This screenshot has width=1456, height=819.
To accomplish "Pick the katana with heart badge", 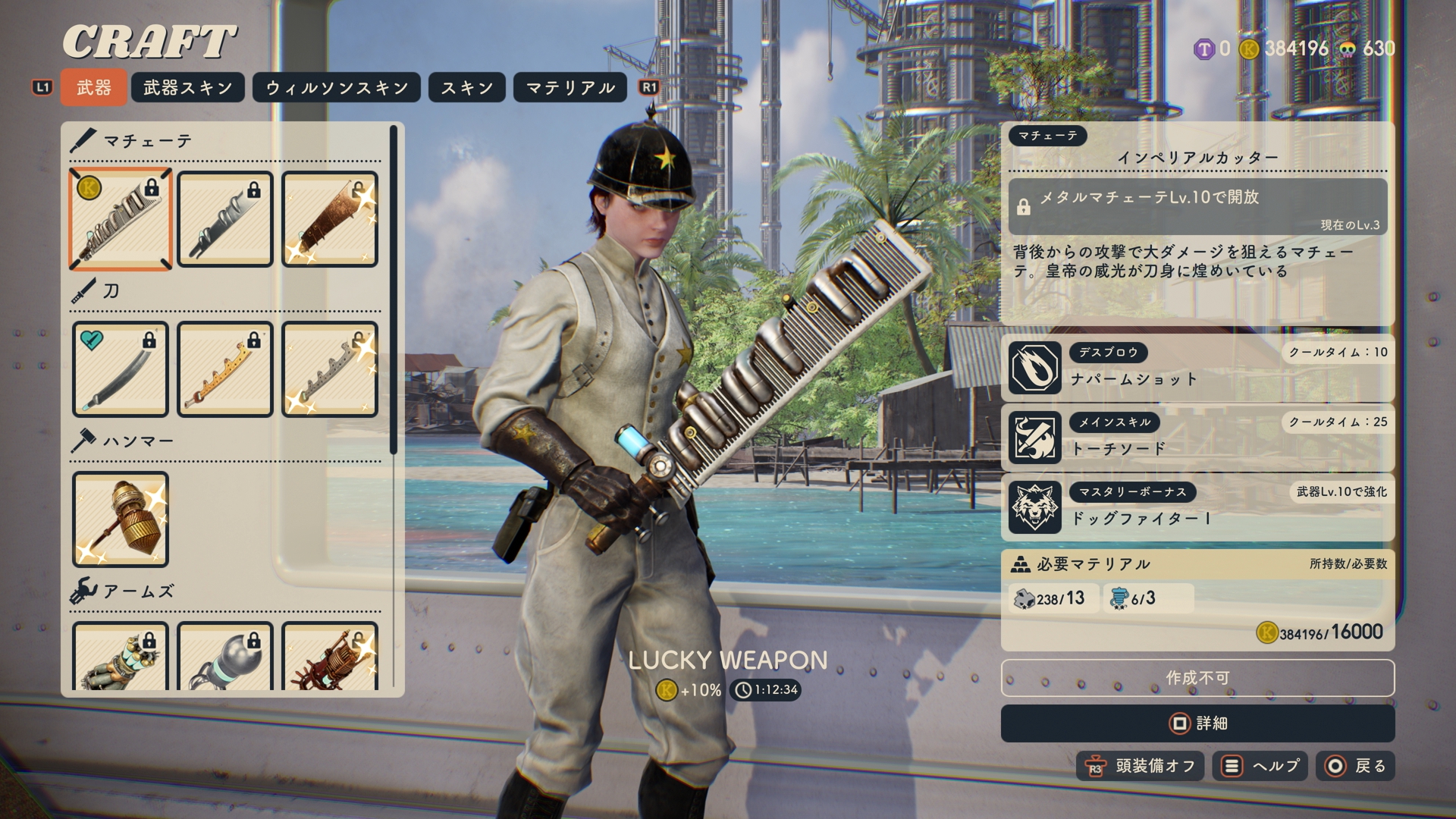I will [x=121, y=369].
